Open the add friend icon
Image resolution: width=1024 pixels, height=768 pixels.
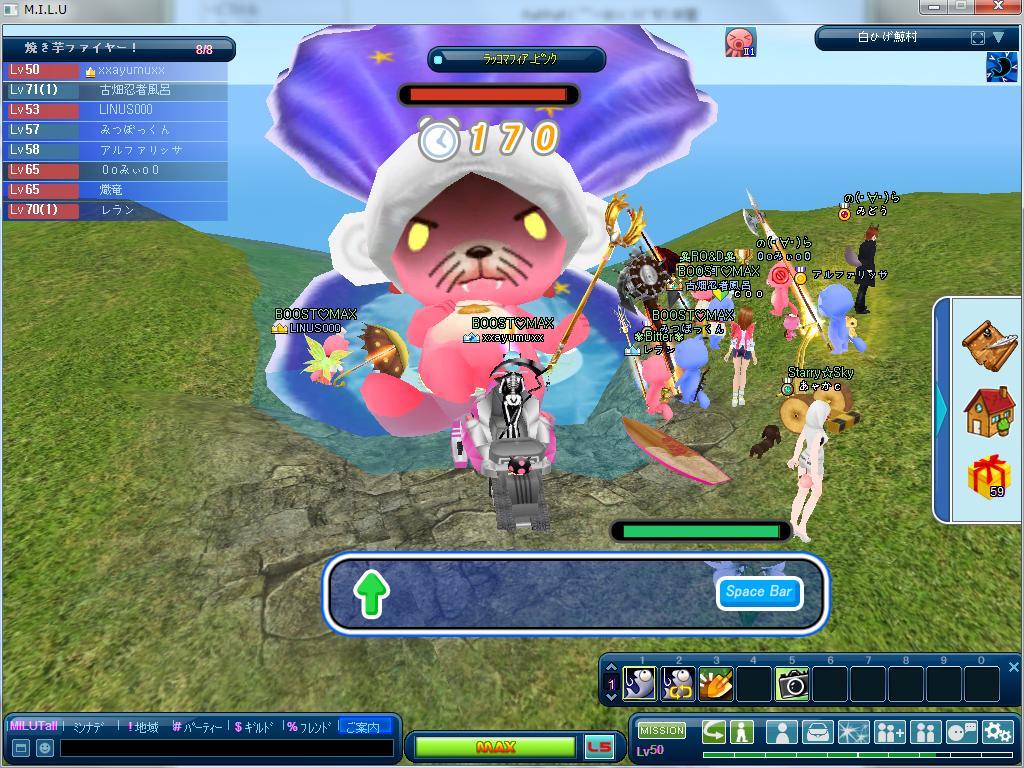(889, 732)
